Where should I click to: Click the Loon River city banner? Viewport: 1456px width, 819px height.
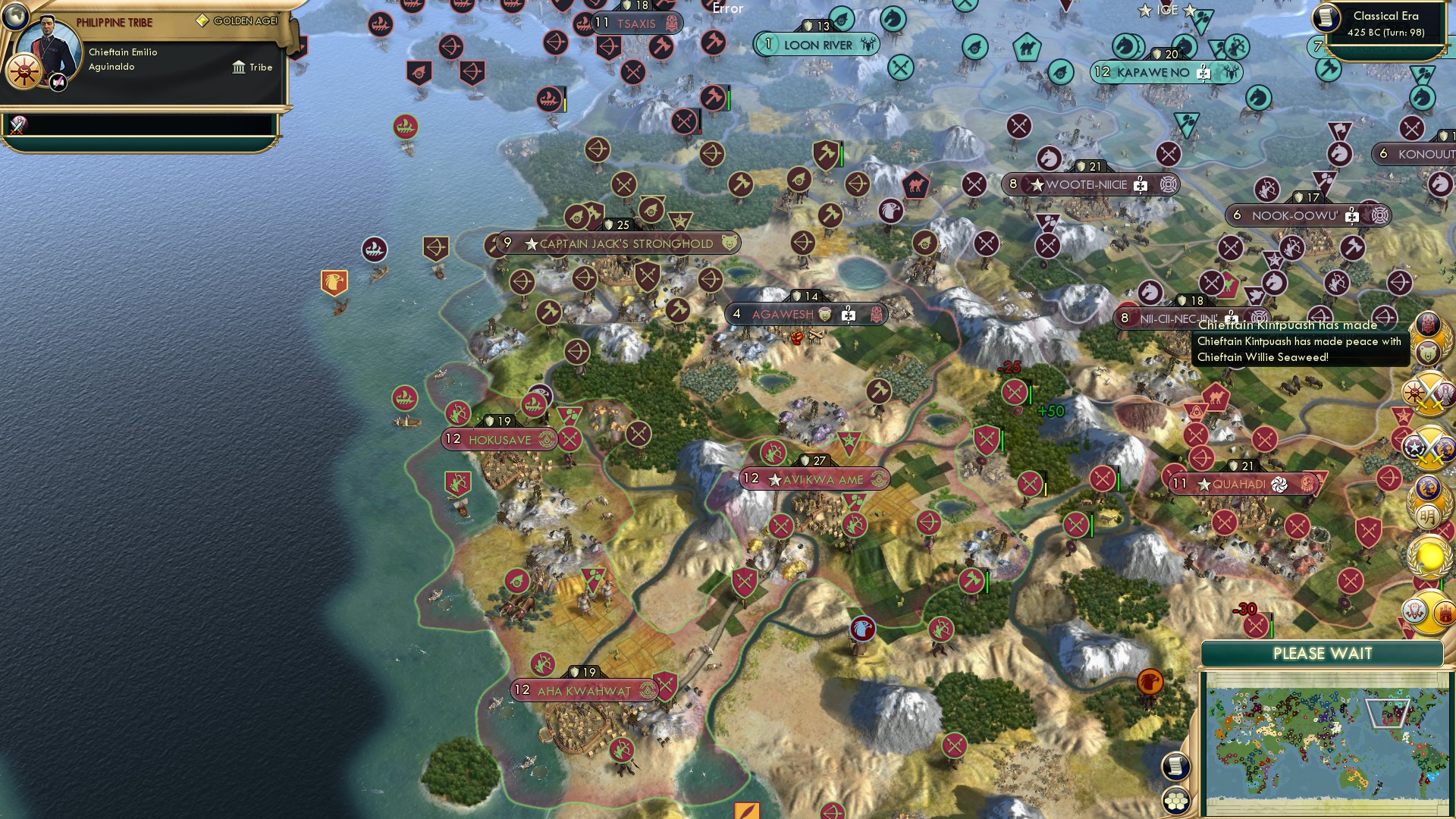point(817,44)
